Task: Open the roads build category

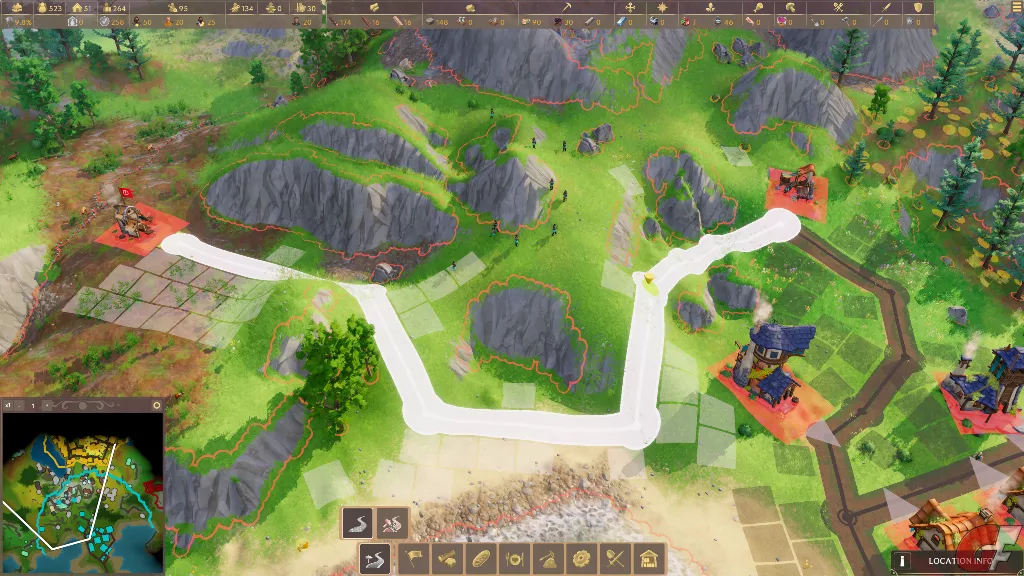Action: tap(375, 558)
